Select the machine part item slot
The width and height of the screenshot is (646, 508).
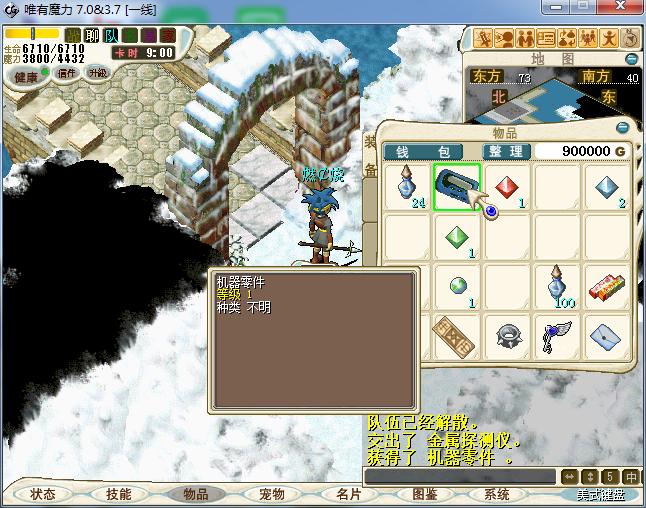[x=457, y=187]
